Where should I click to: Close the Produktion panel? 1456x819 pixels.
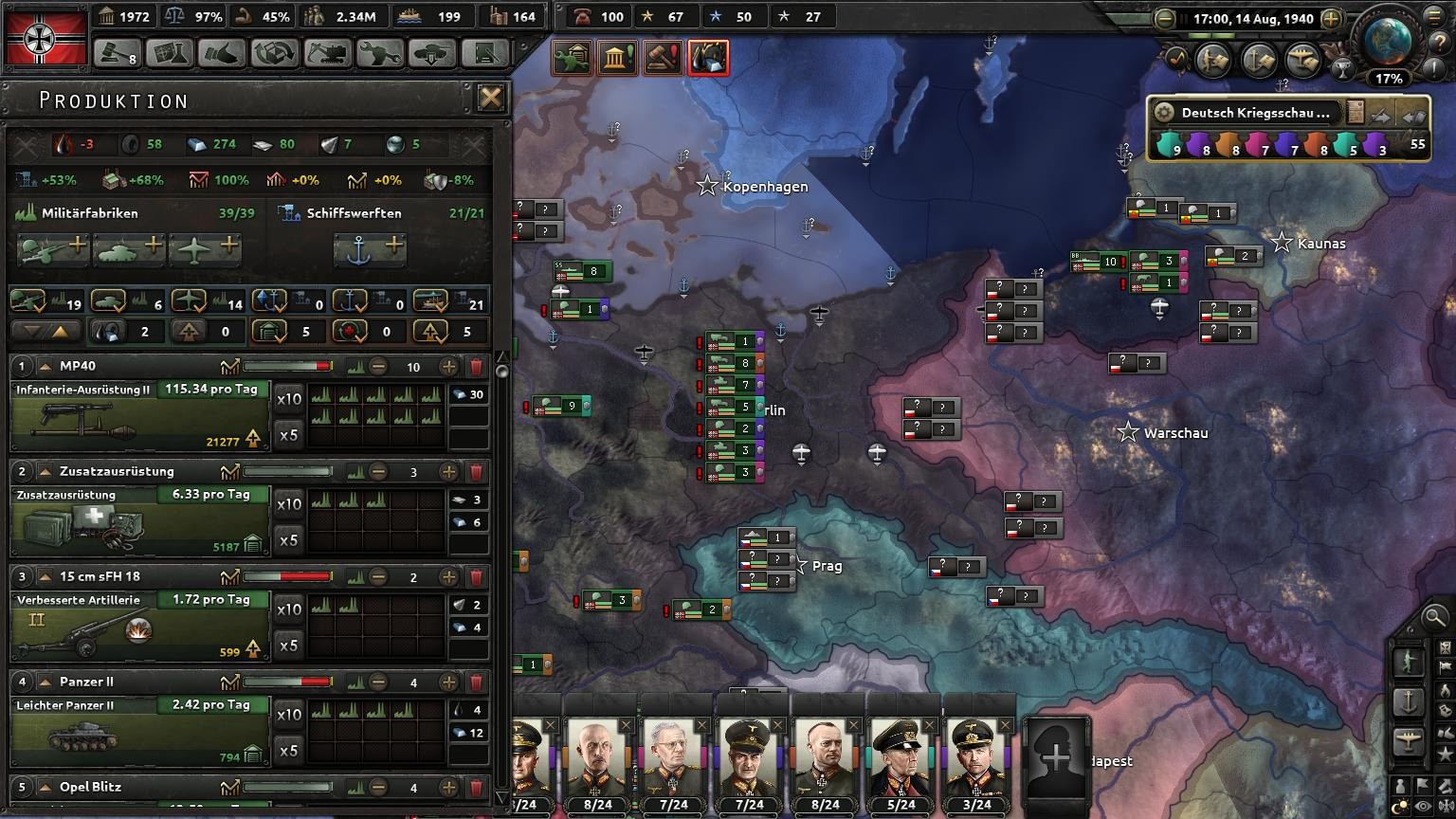click(x=490, y=98)
